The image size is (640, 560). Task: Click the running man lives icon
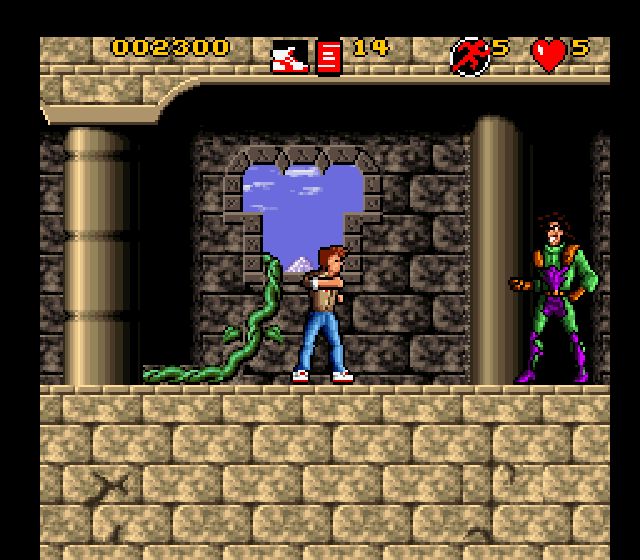(469, 56)
